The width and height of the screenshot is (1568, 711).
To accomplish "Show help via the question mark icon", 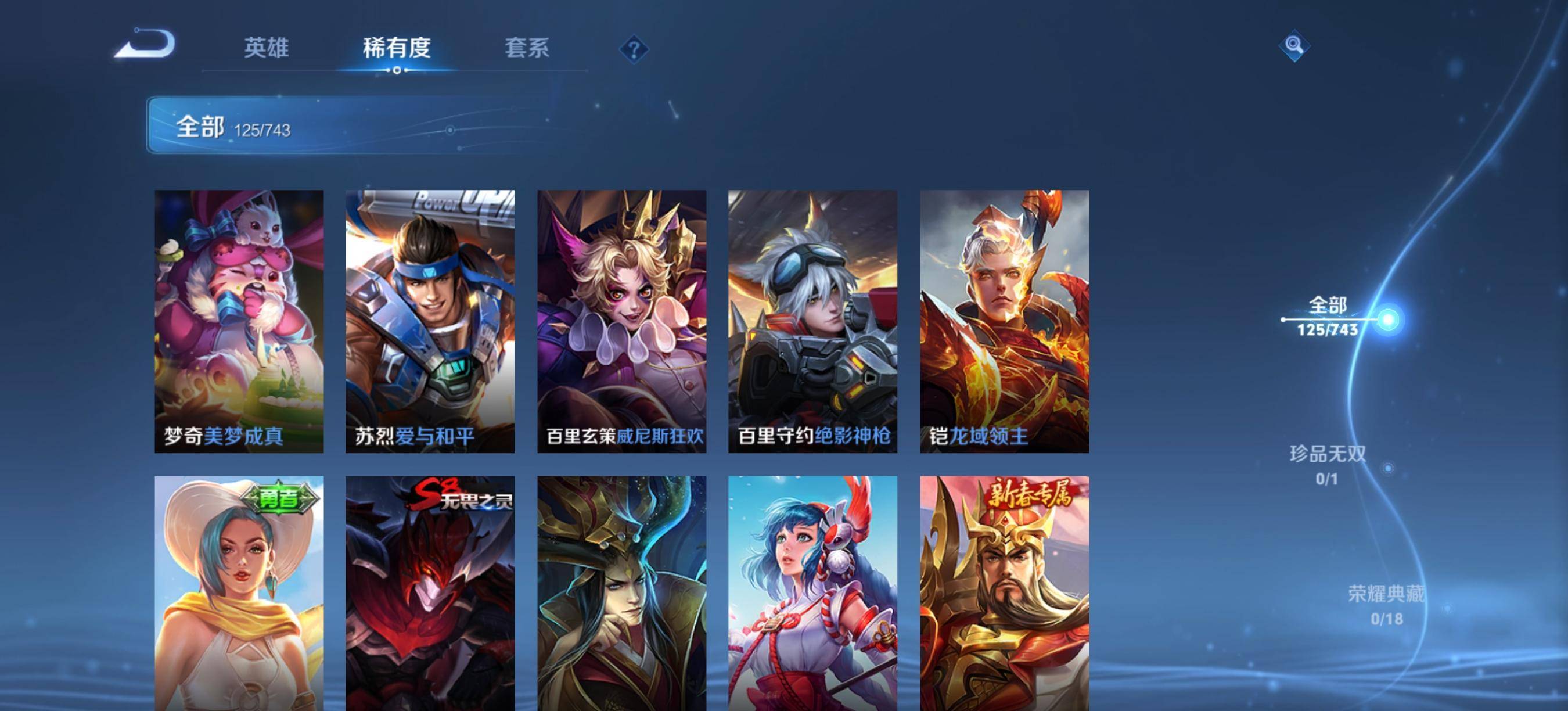I will pyautogui.click(x=634, y=49).
